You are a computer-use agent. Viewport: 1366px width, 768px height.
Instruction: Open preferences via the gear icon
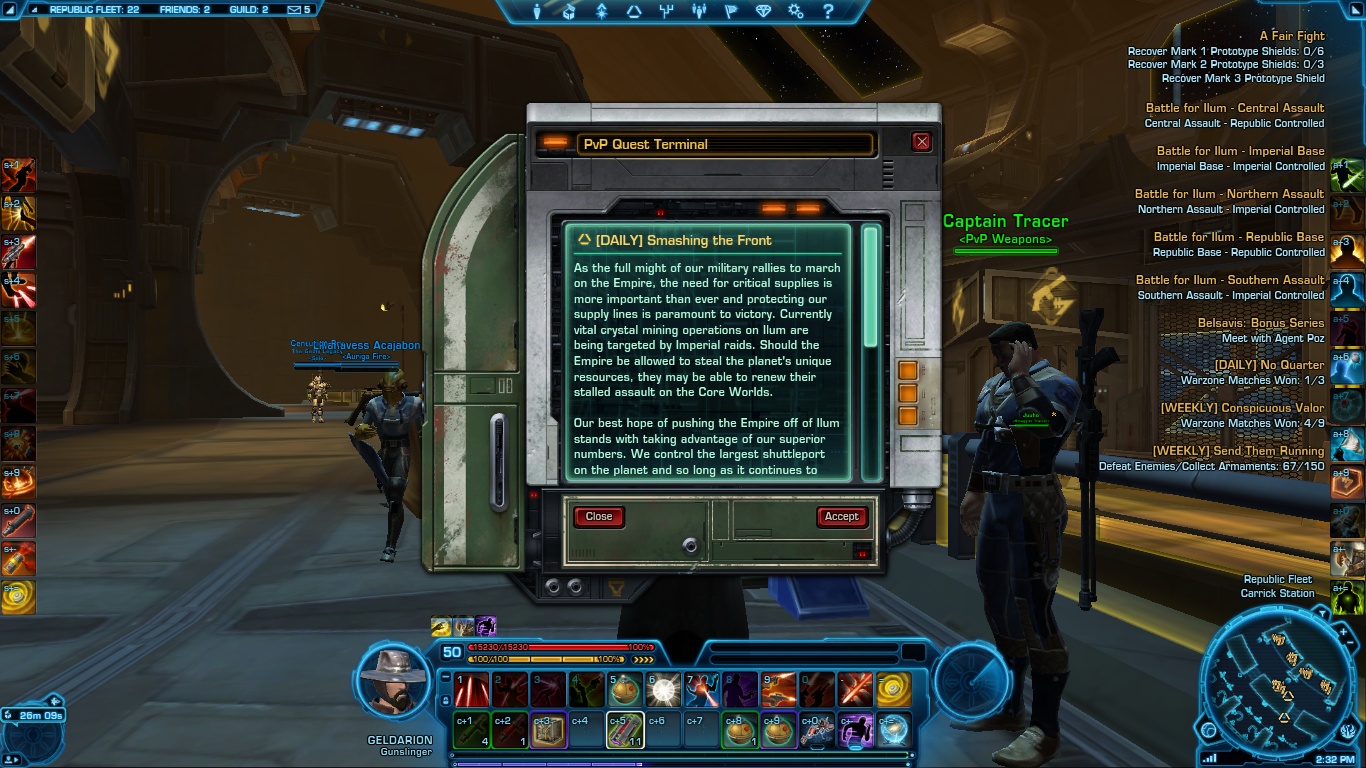795,12
